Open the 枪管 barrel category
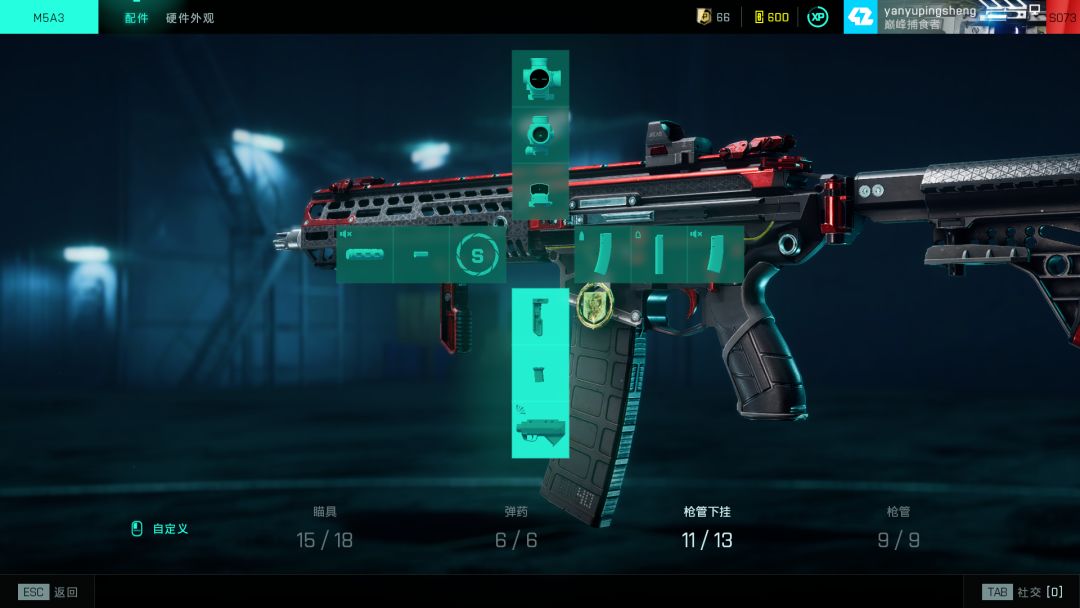Screen dimensions: 1080x608 (x=898, y=528)
